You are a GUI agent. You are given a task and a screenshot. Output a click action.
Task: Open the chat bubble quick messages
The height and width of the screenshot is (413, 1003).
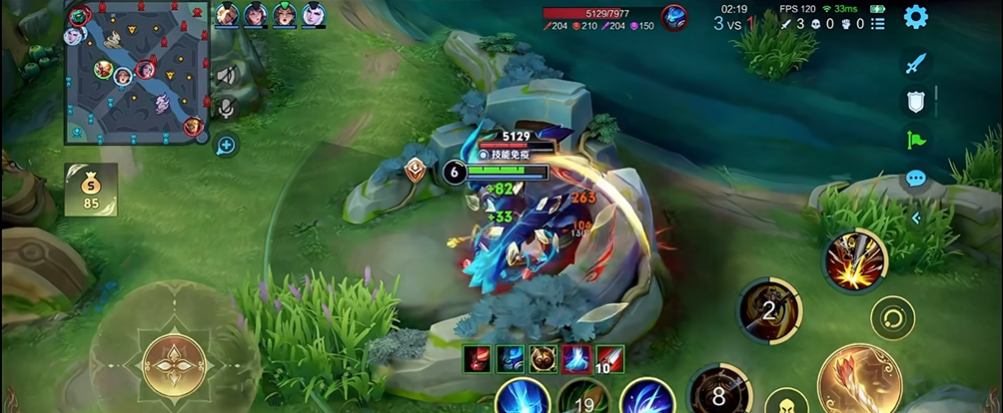[x=915, y=179]
